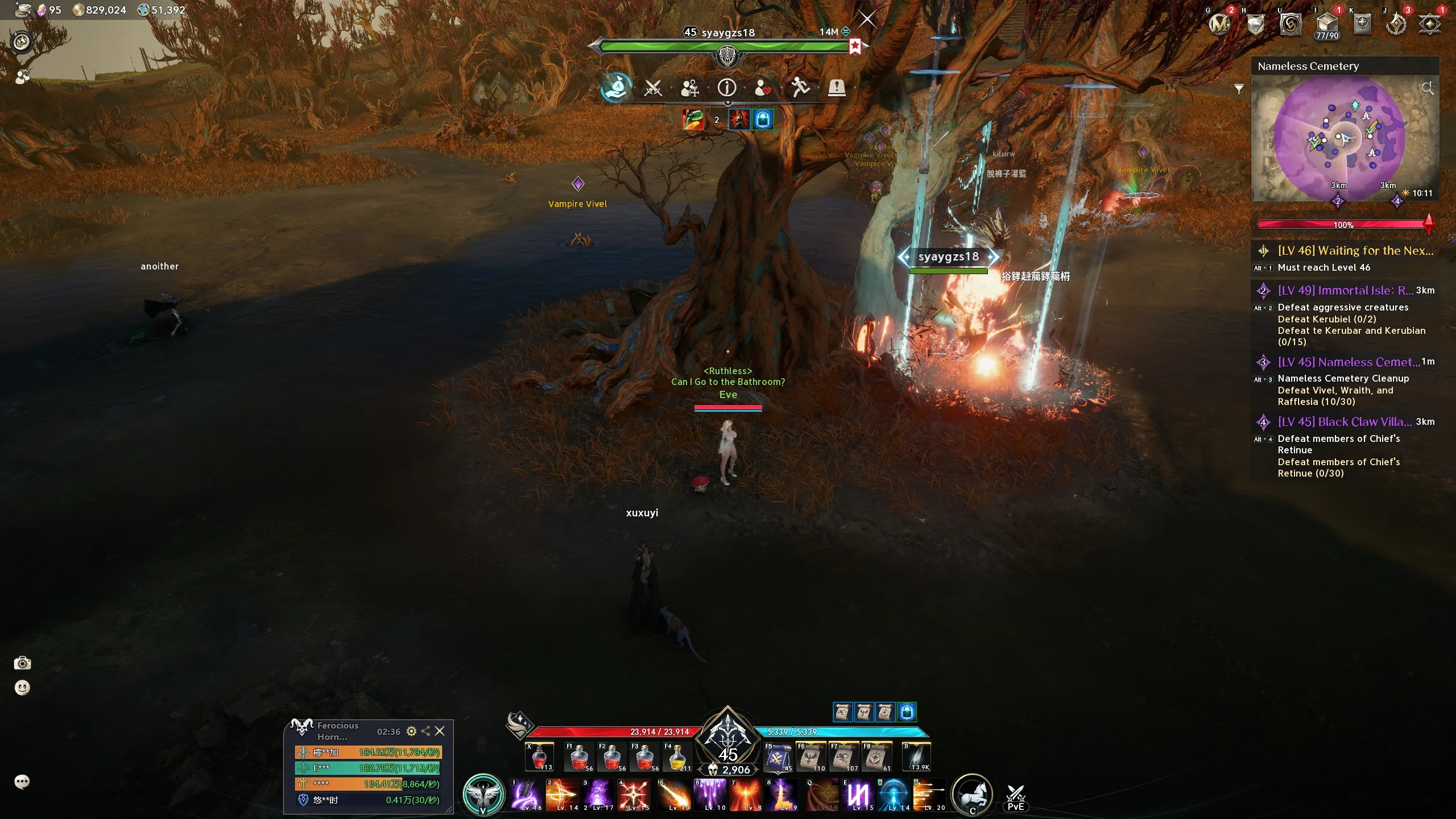Image resolution: width=1456 pixels, height=819 pixels.
Task: Open the damage meter gear settings
Action: pos(411,731)
